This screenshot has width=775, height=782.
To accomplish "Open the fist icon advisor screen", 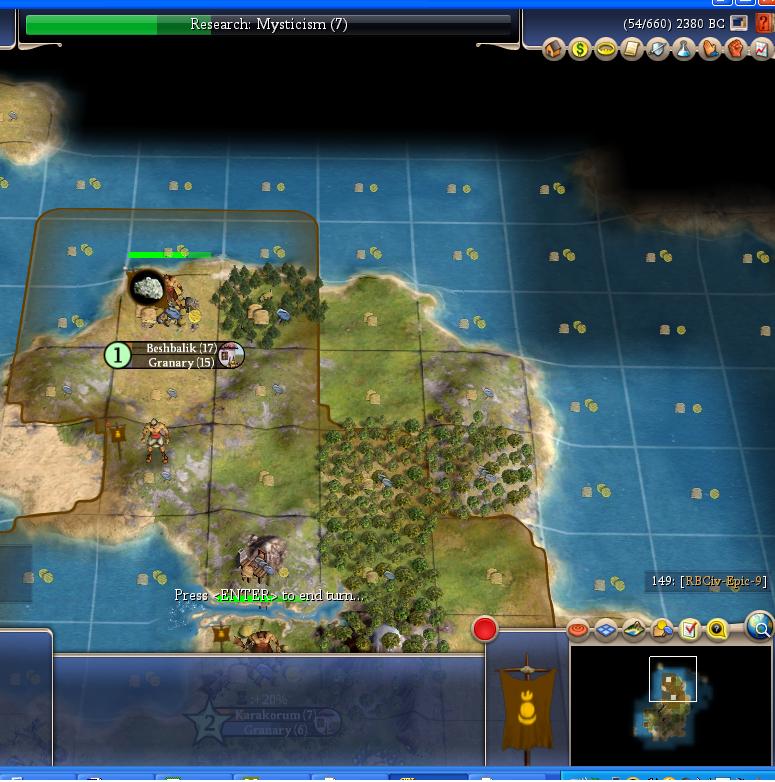I will (736, 49).
